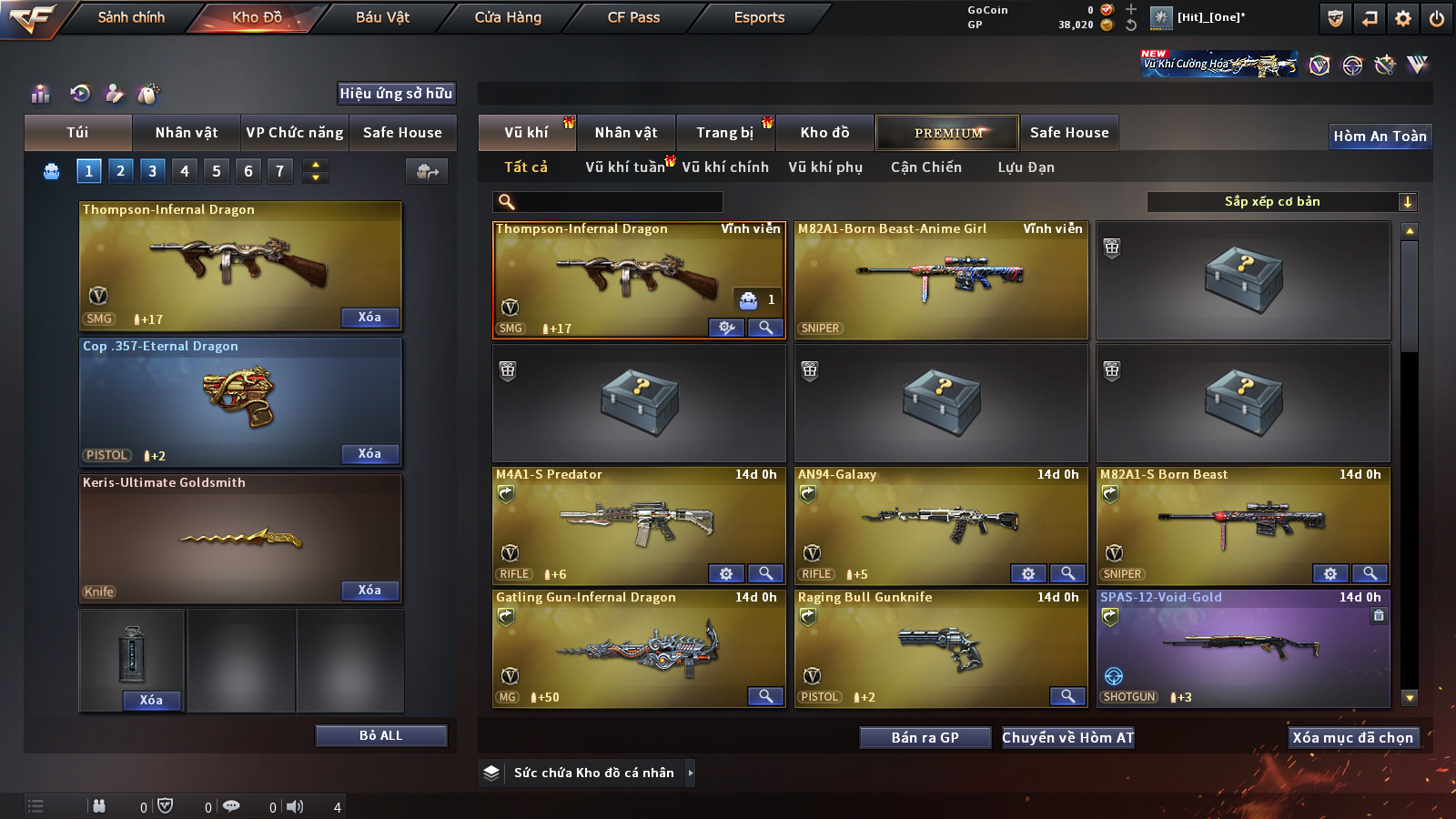Viewport: 1456px width, 819px height.
Task: Click the Bỏ ALL button
Action: tap(380, 735)
